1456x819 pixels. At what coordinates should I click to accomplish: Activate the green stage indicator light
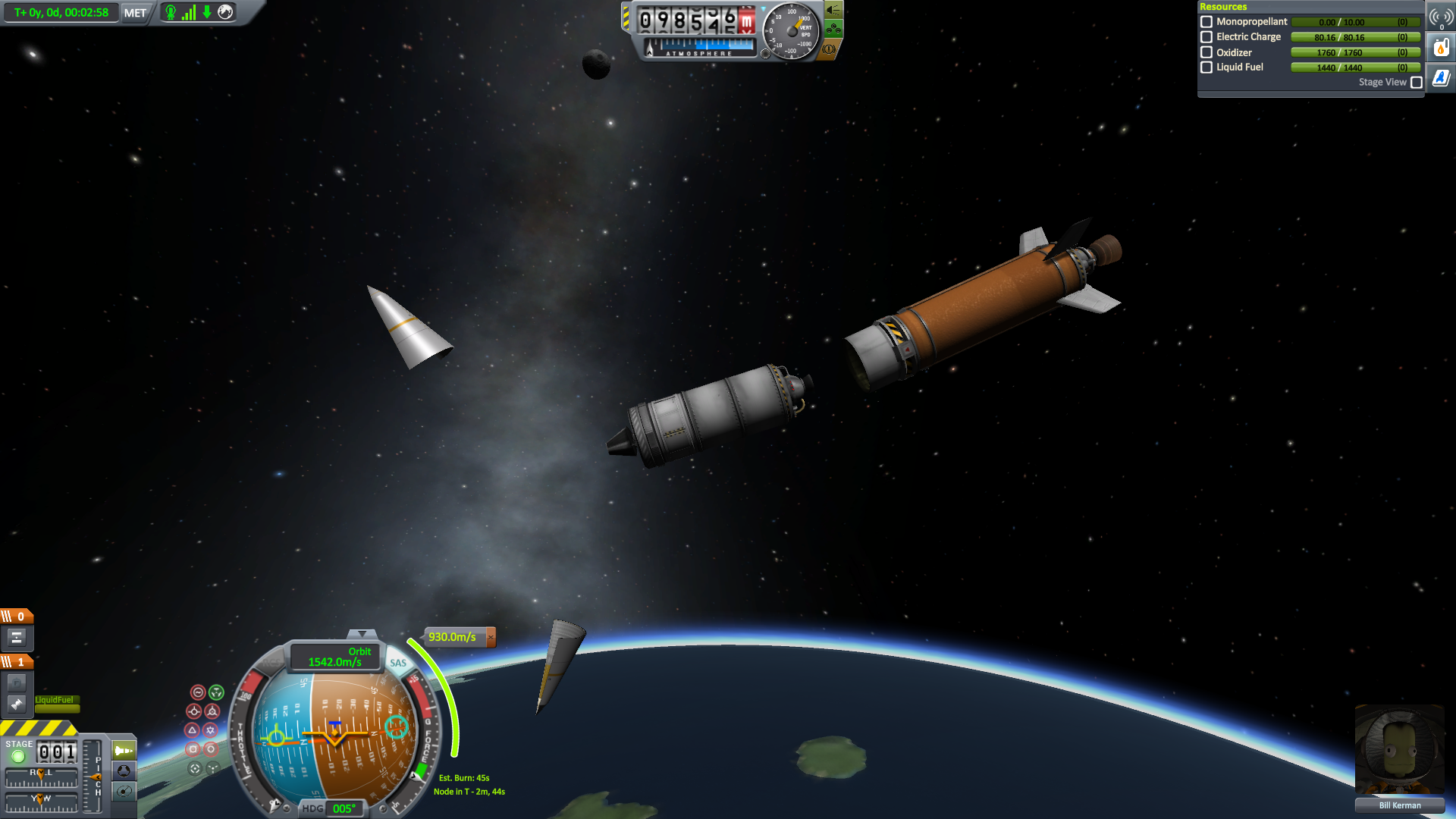pos(18,756)
